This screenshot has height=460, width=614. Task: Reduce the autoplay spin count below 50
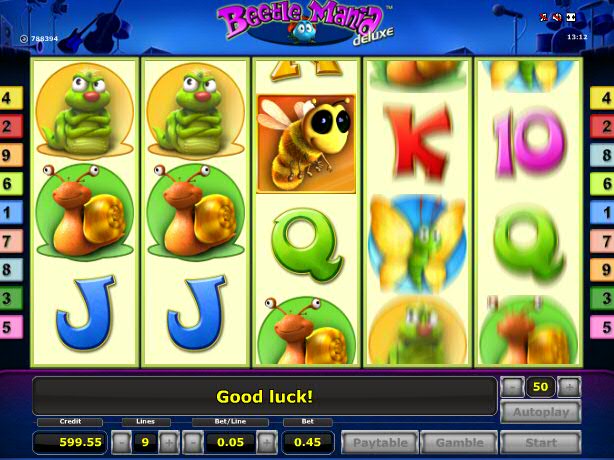[512, 387]
